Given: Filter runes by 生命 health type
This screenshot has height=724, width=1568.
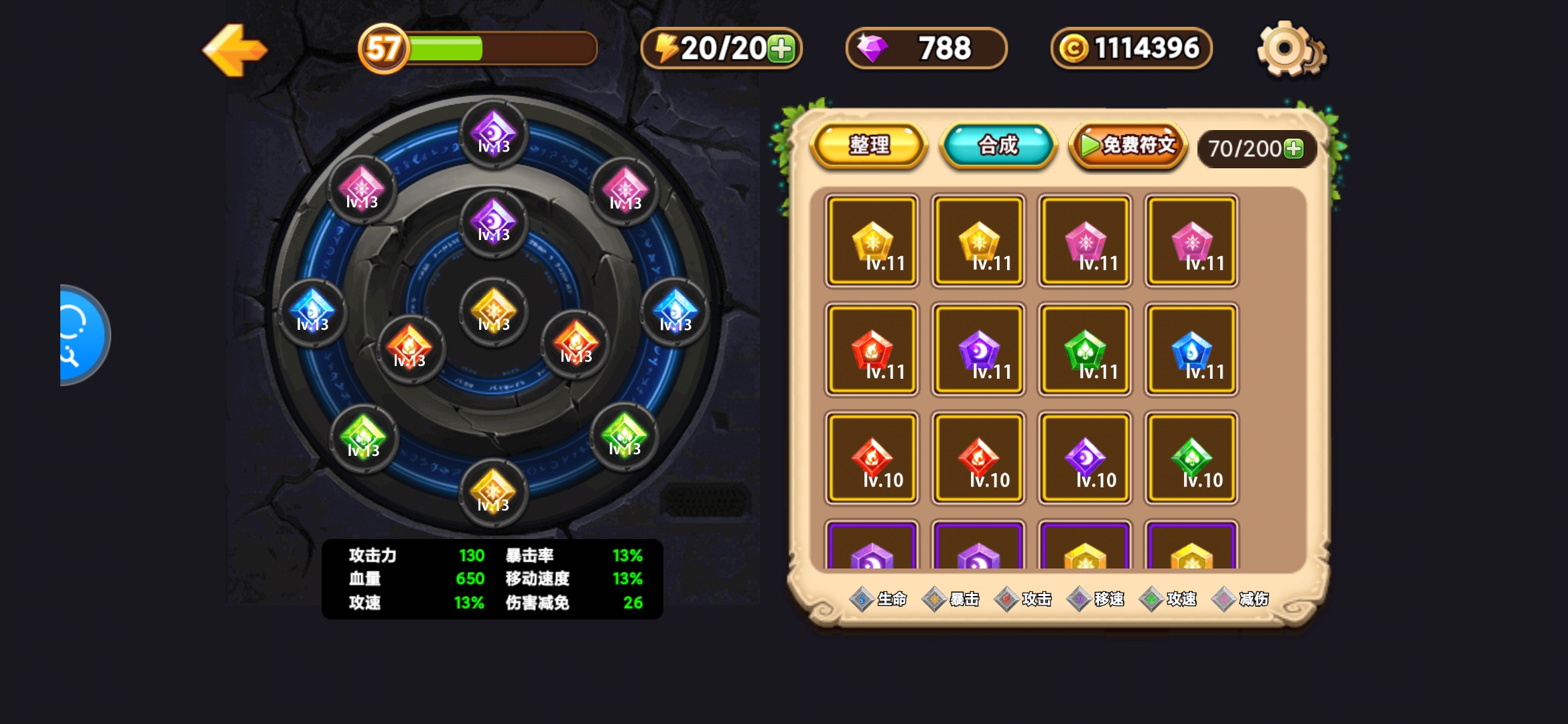Looking at the screenshot, I should pyautogui.click(x=878, y=599).
